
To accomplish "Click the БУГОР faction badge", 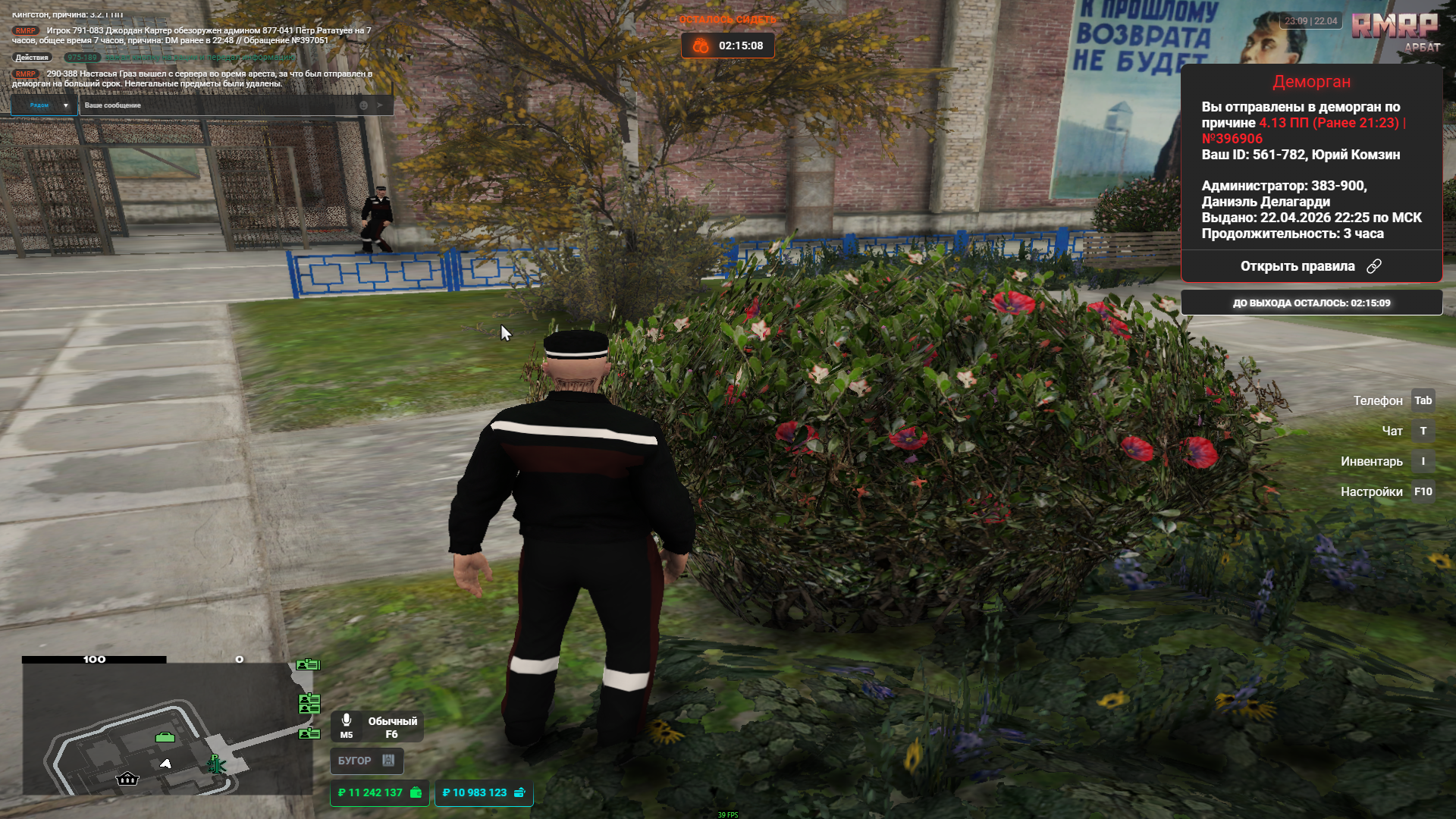I will 366,761.
